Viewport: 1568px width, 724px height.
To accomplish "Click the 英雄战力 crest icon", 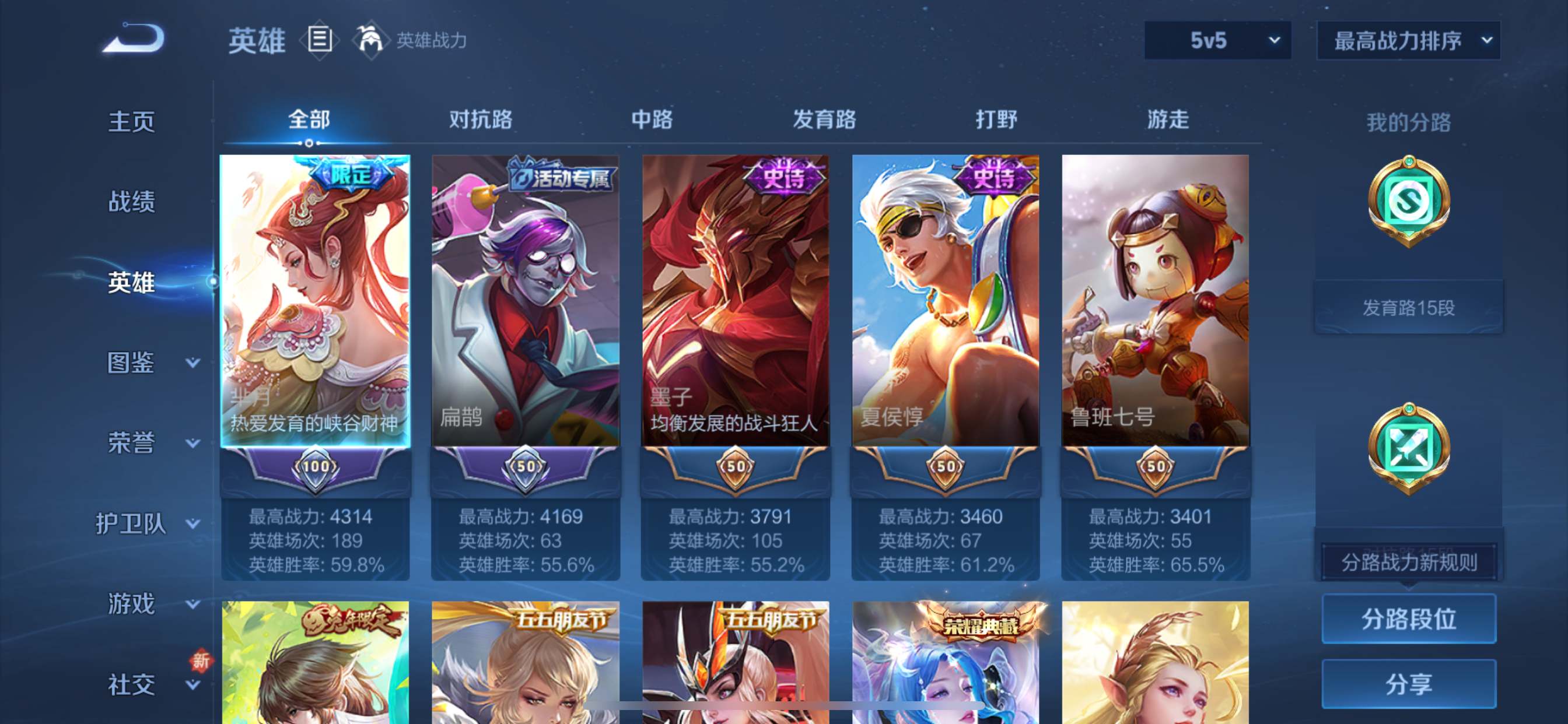I will 373,40.
